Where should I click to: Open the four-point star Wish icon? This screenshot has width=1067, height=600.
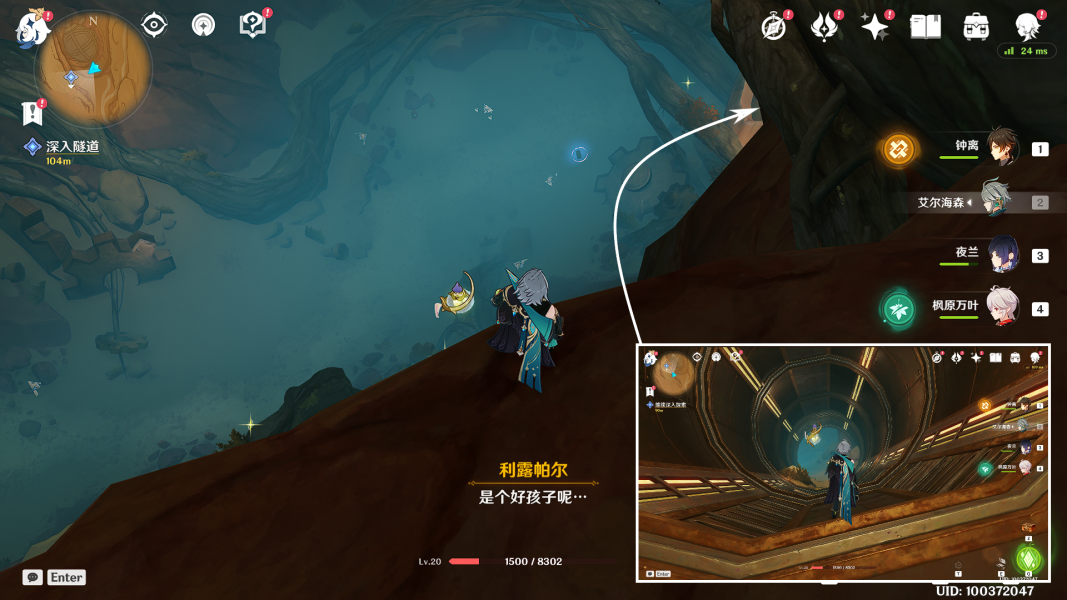click(x=875, y=27)
